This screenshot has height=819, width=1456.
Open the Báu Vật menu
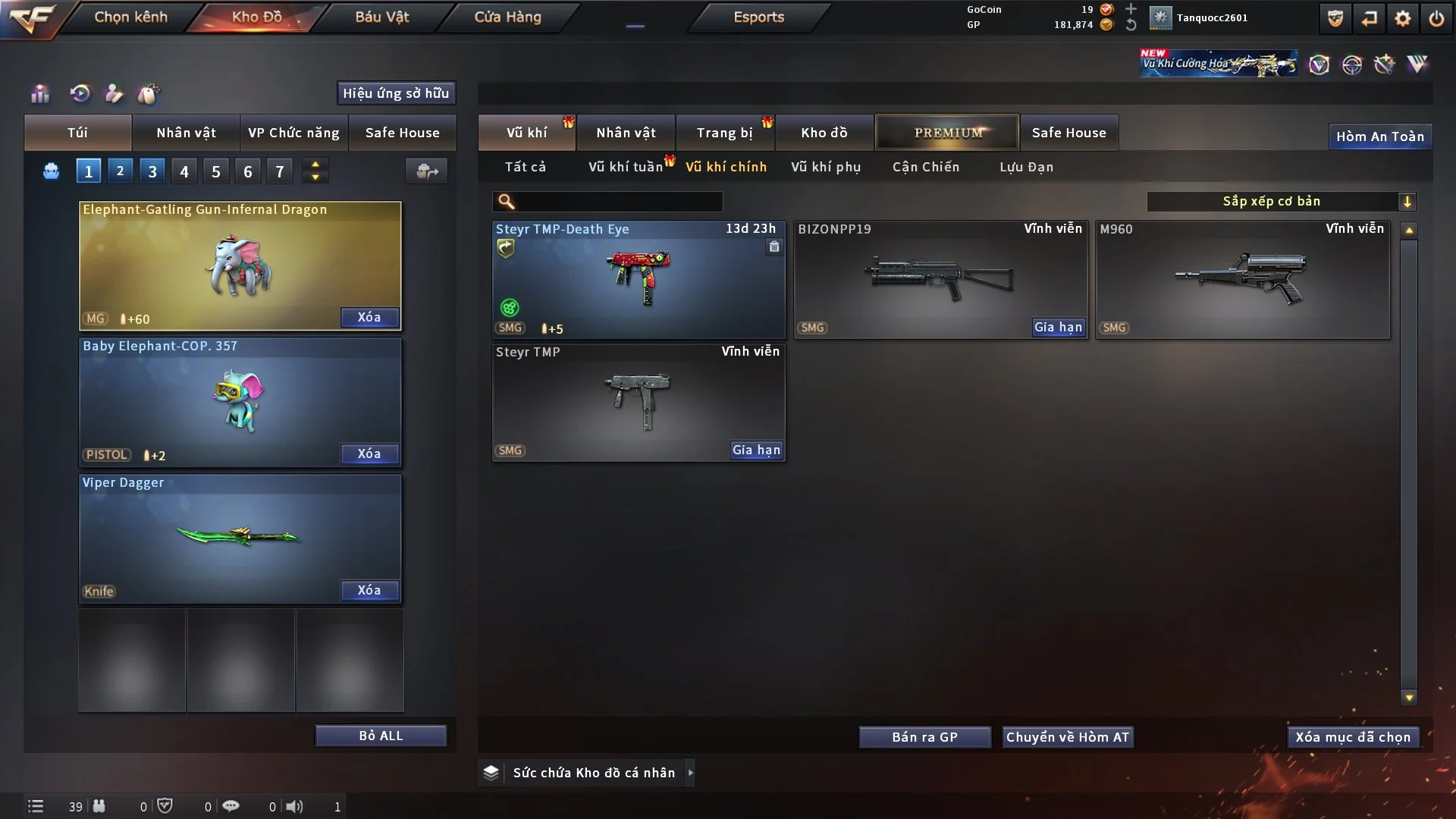[x=381, y=17]
